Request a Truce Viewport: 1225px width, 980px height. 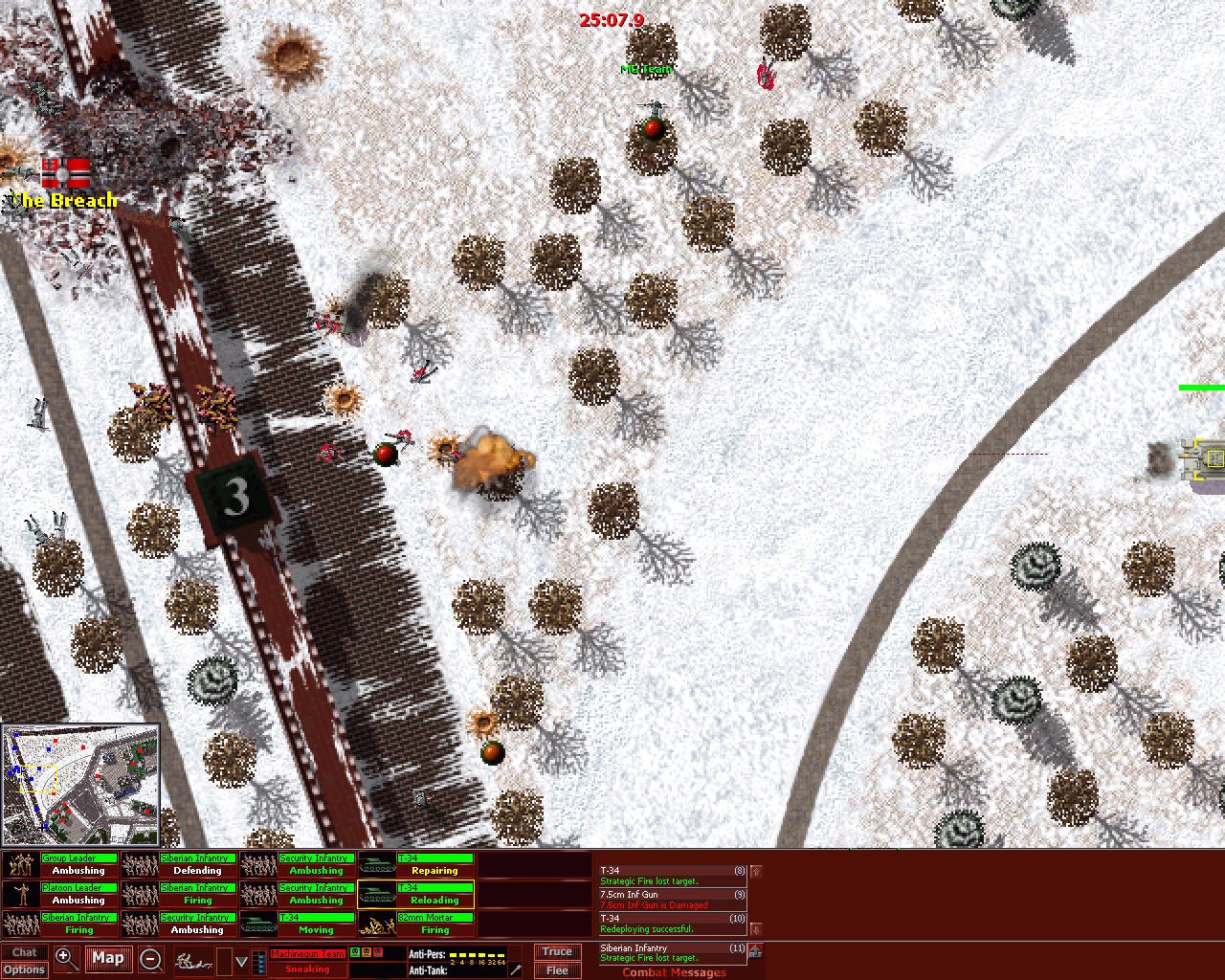click(x=557, y=951)
